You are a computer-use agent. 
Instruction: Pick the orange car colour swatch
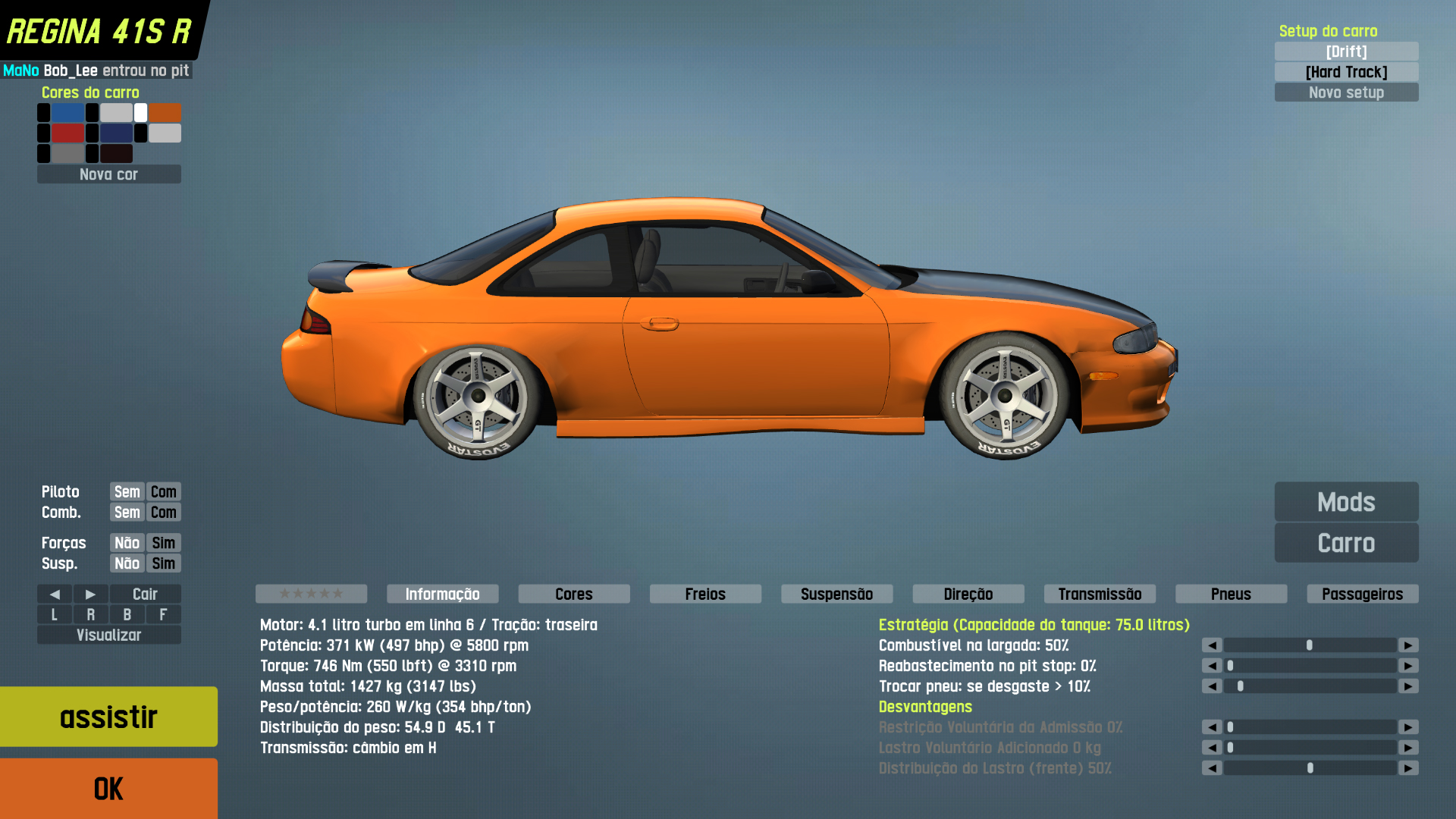[165, 113]
